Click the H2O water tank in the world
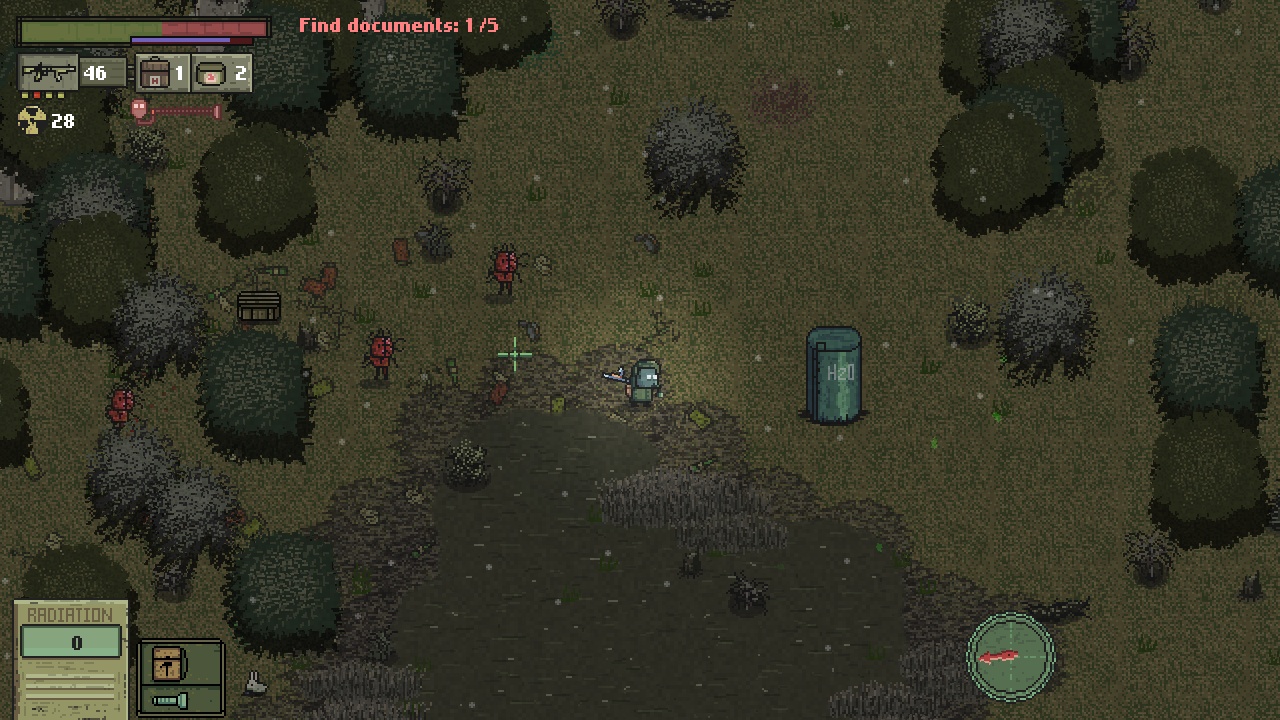This screenshot has width=1280, height=720. pyautogui.click(x=836, y=375)
